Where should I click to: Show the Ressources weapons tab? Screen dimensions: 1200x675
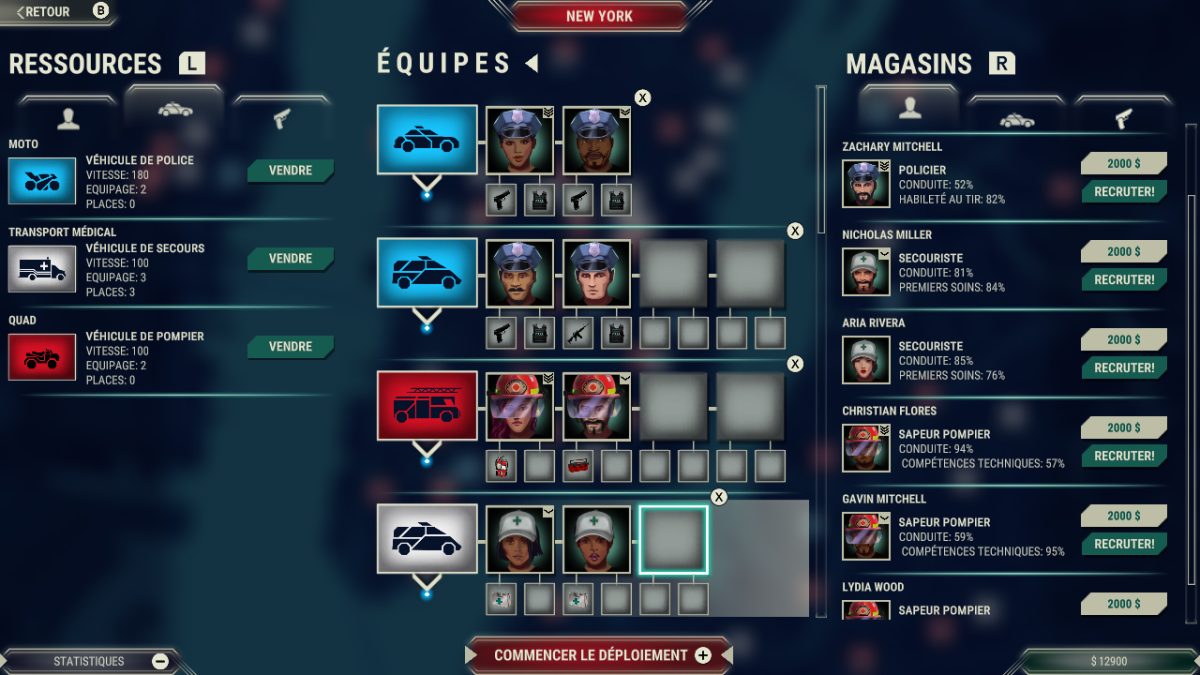pos(281,118)
